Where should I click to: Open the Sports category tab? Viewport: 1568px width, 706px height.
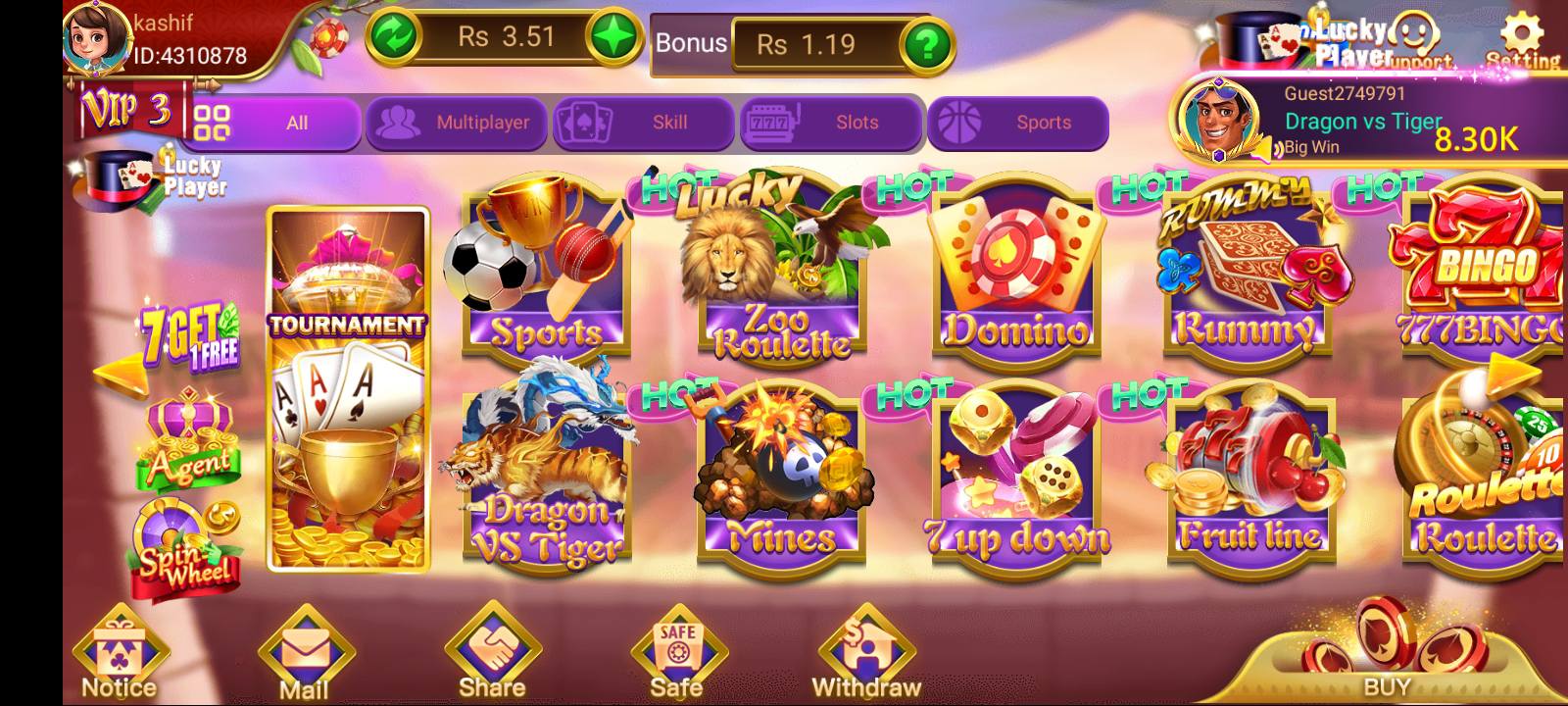click(1017, 123)
